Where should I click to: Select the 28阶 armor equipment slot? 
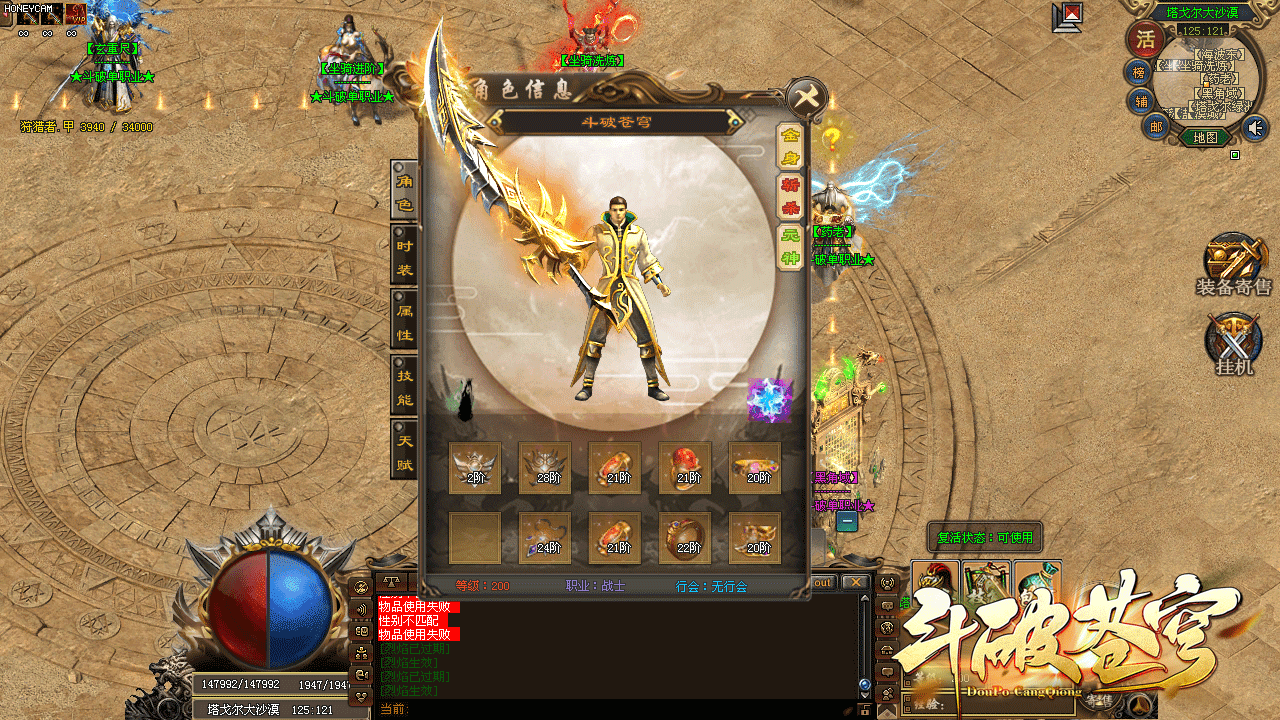point(545,467)
